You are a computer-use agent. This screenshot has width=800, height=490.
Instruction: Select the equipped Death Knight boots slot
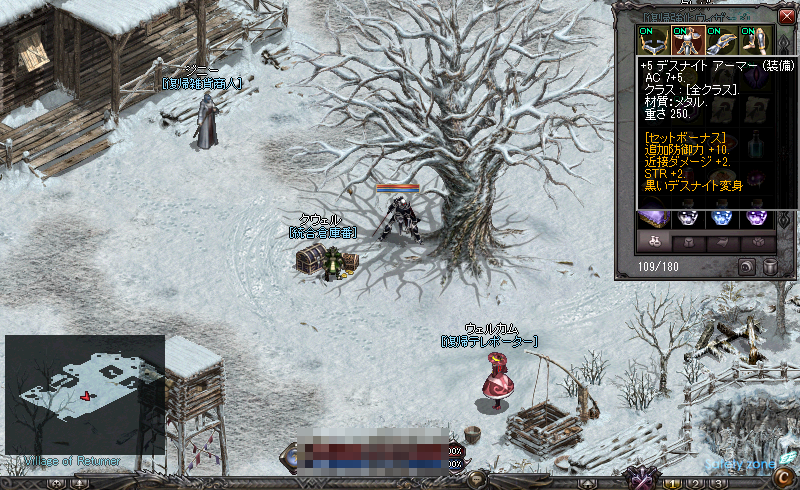pos(756,40)
